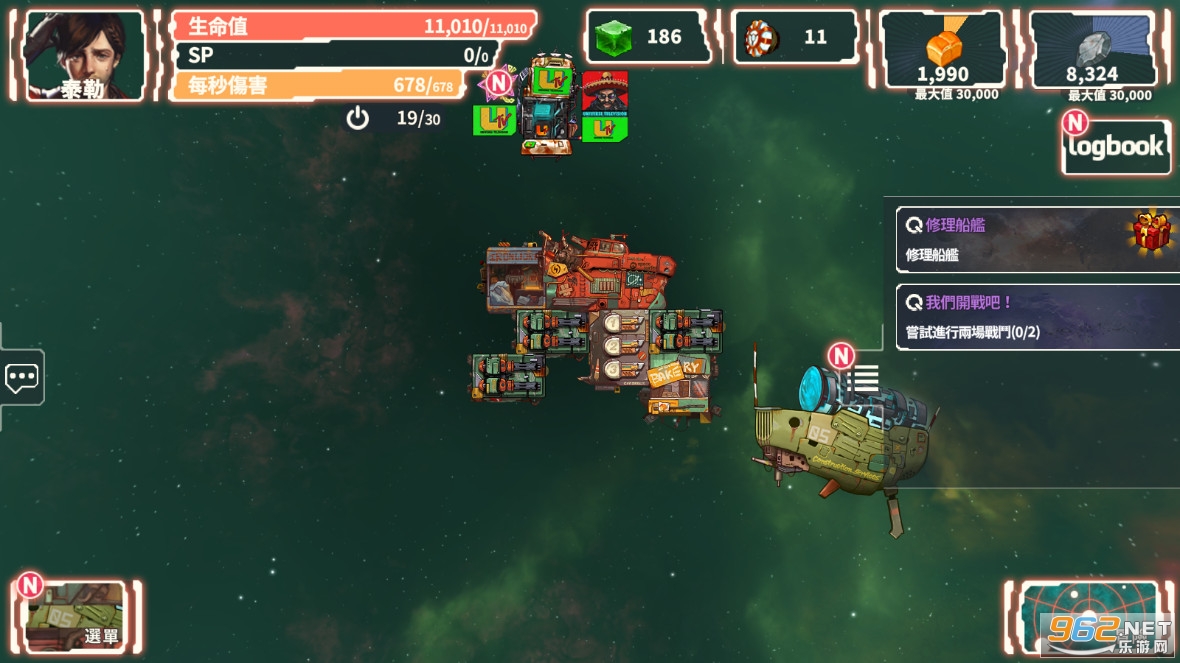Open the list icon above the airship
This screenshot has width=1180, height=663.
(x=865, y=378)
